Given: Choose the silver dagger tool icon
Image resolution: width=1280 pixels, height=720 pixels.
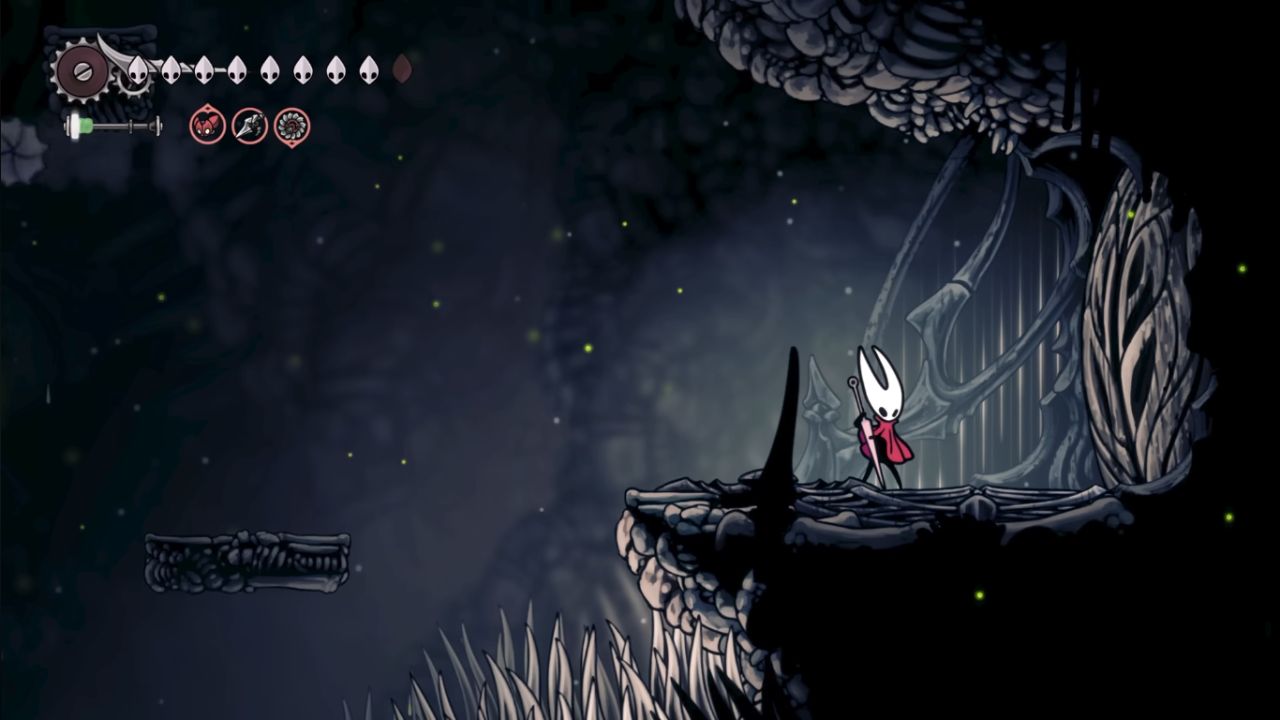Looking at the screenshot, I should [x=249, y=126].
